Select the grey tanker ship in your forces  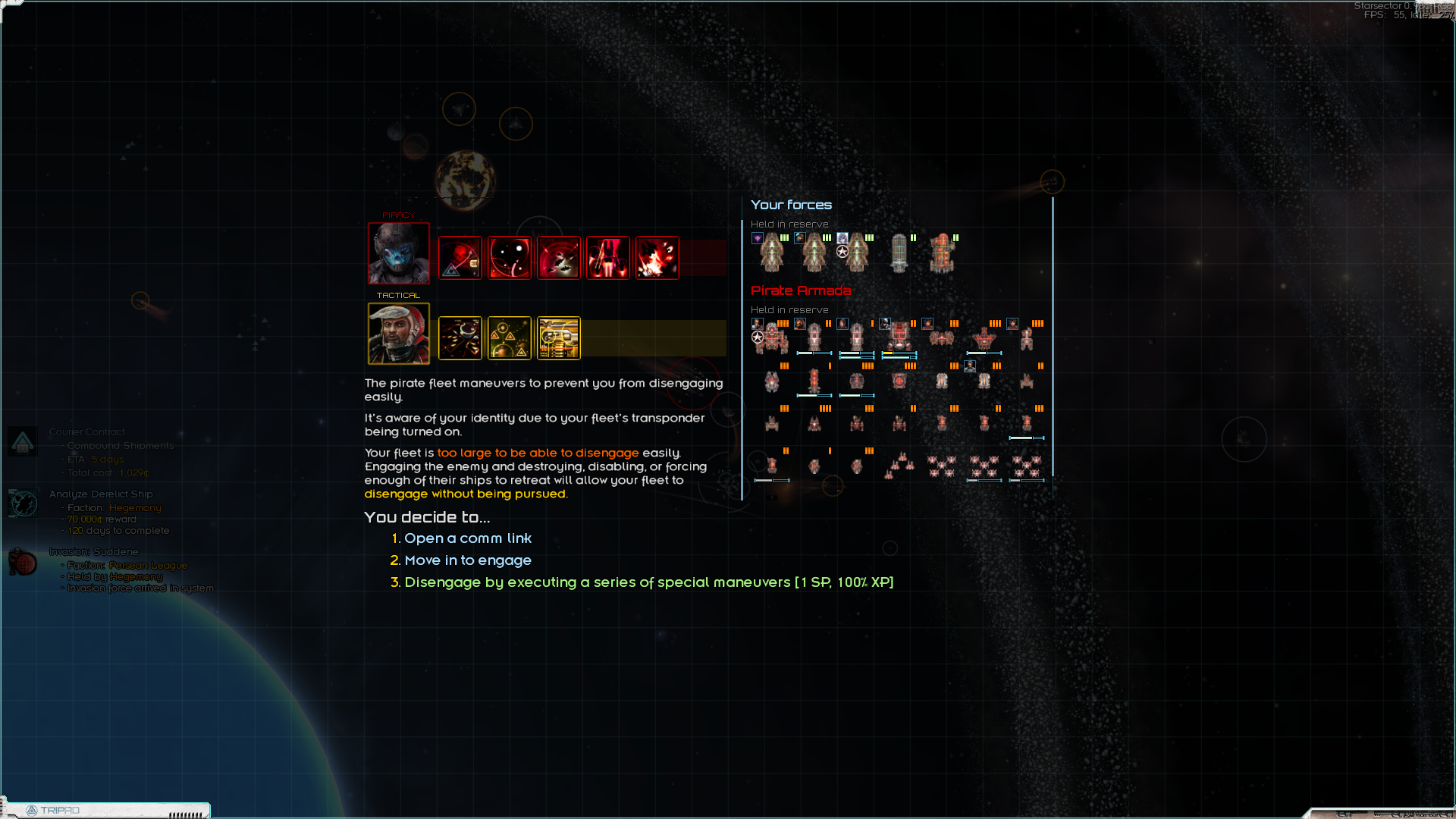pos(899,253)
